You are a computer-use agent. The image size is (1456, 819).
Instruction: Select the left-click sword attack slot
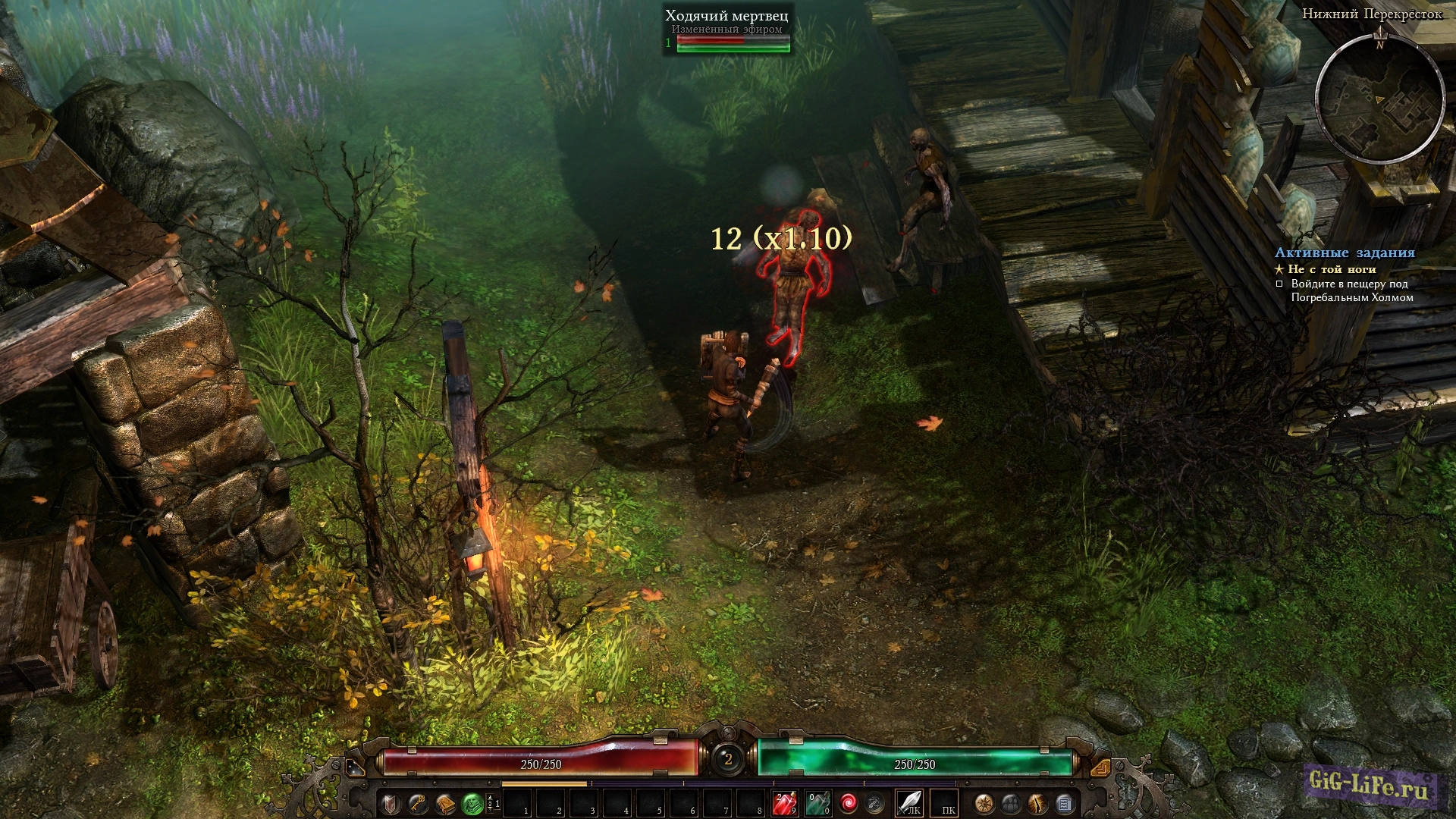909,803
